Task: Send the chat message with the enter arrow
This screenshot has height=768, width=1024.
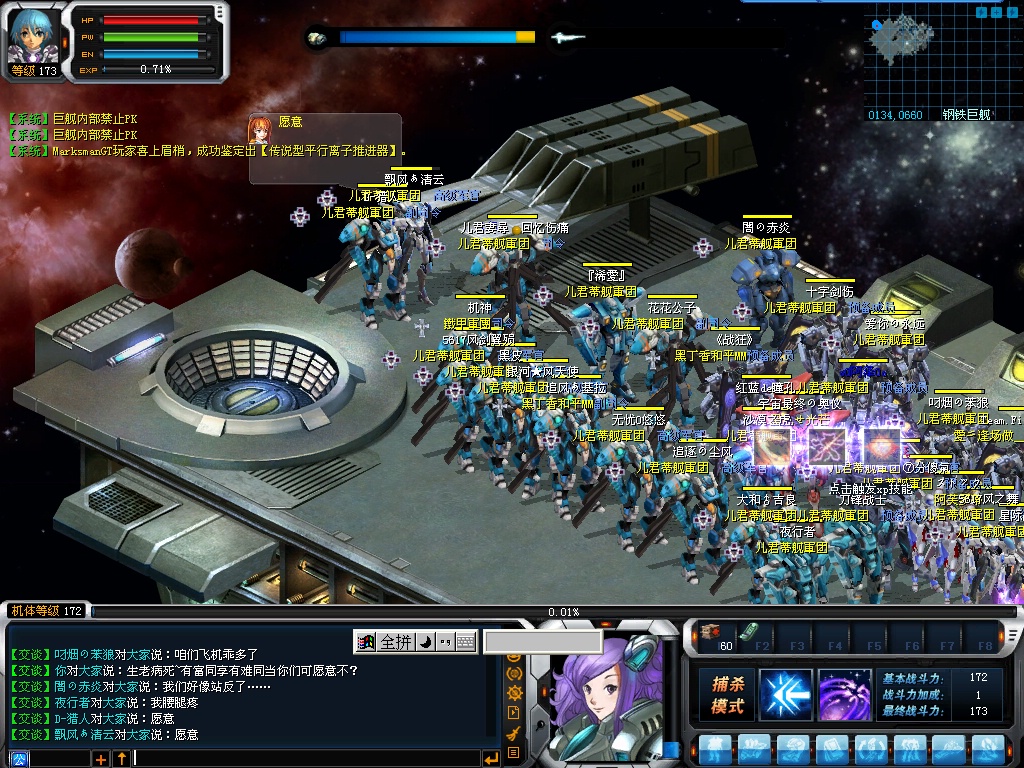Action: click(490, 758)
